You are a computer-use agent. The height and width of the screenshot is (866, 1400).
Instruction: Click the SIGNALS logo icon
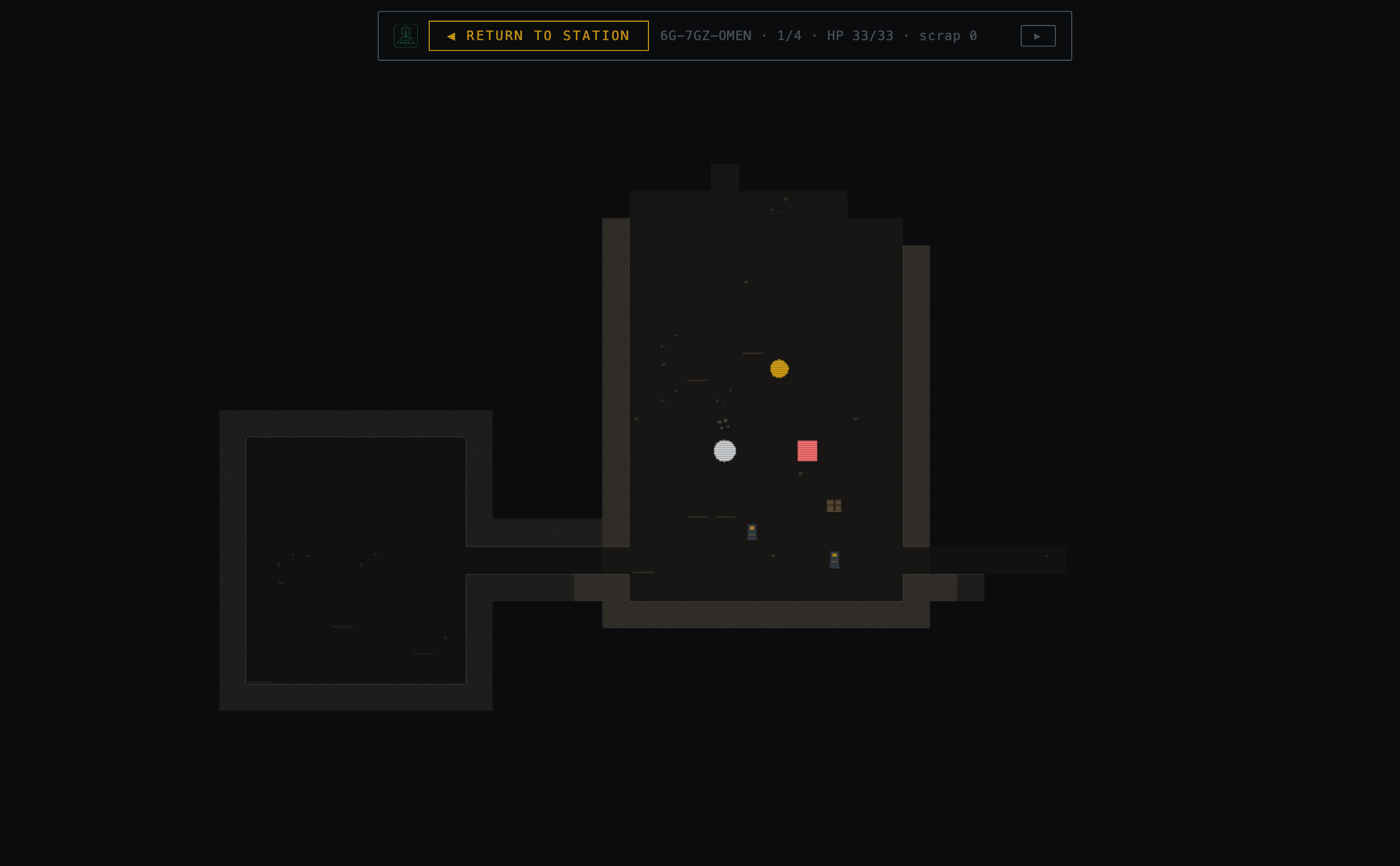point(405,35)
